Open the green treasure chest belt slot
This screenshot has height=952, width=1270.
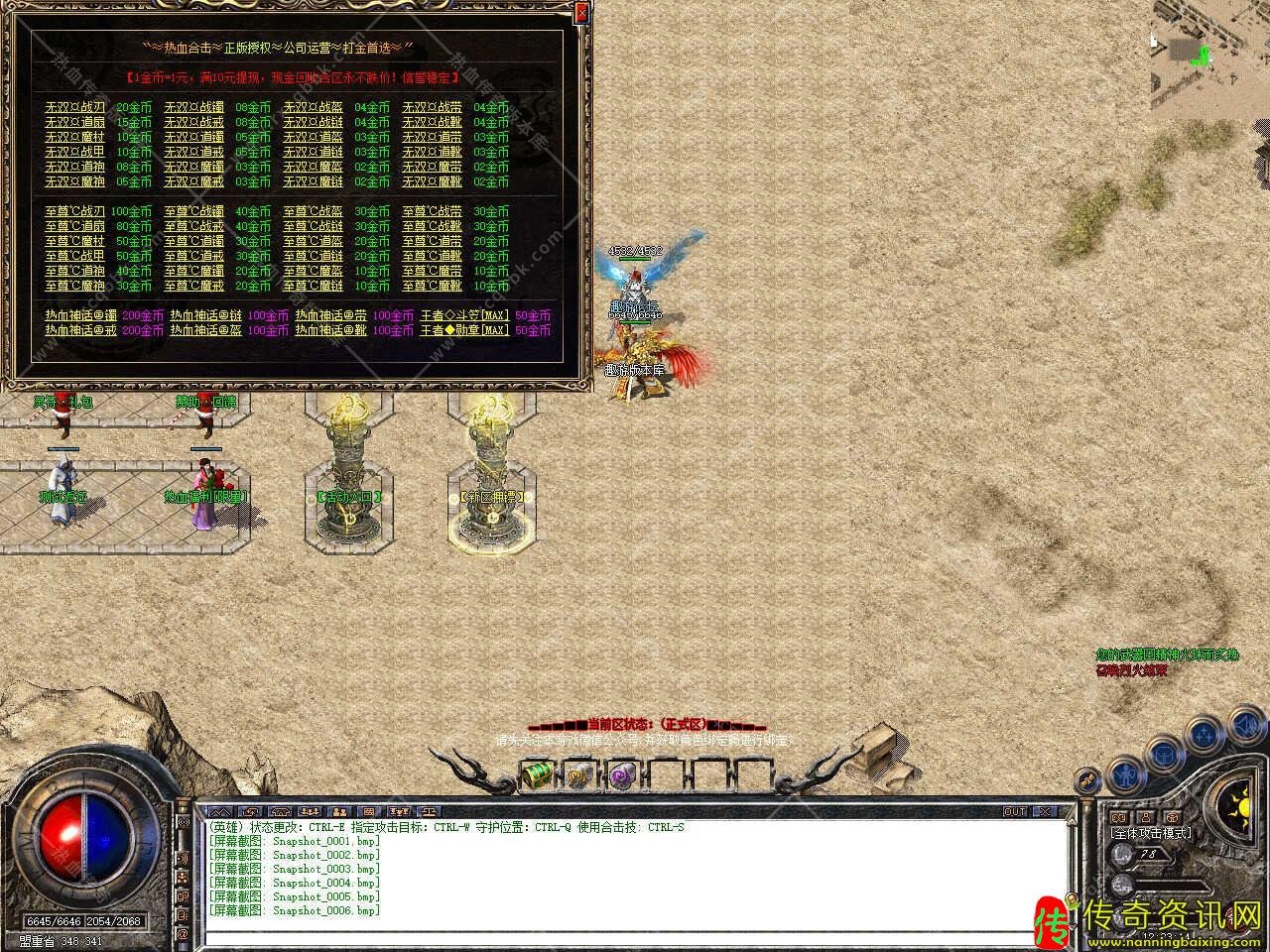(x=536, y=773)
